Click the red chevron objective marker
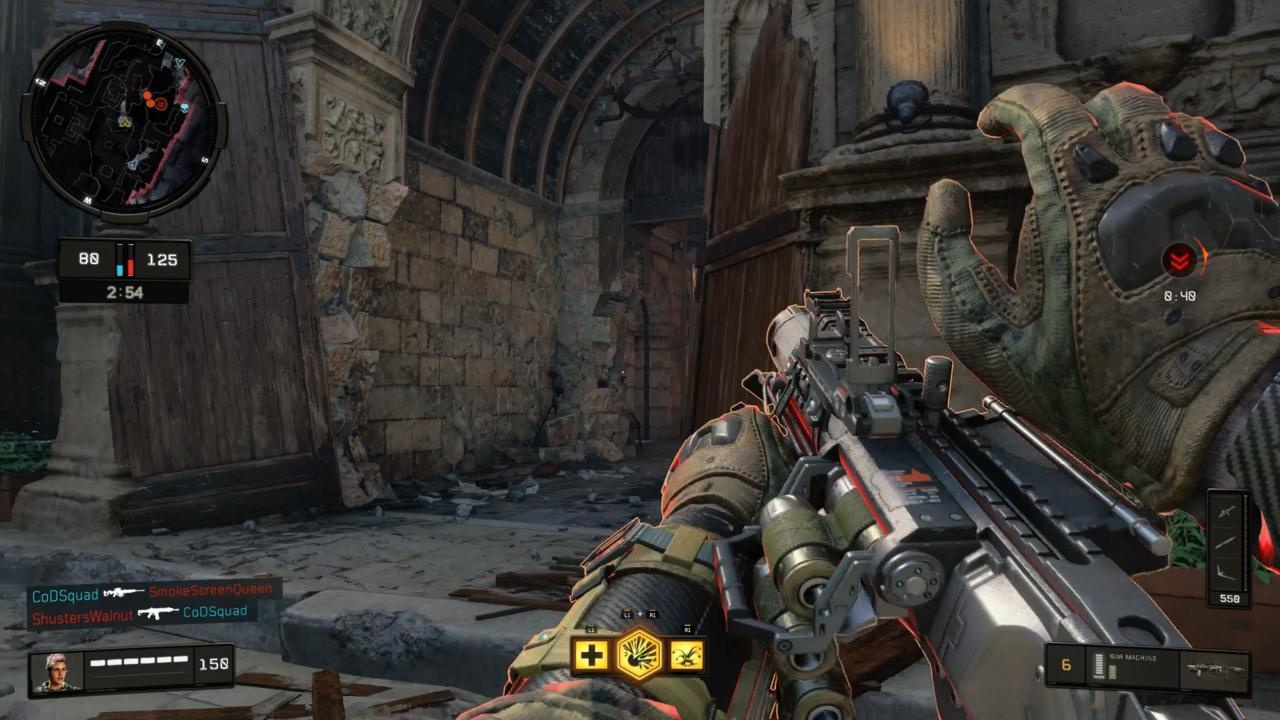This screenshot has height=720, width=1280. coord(1180,260)
